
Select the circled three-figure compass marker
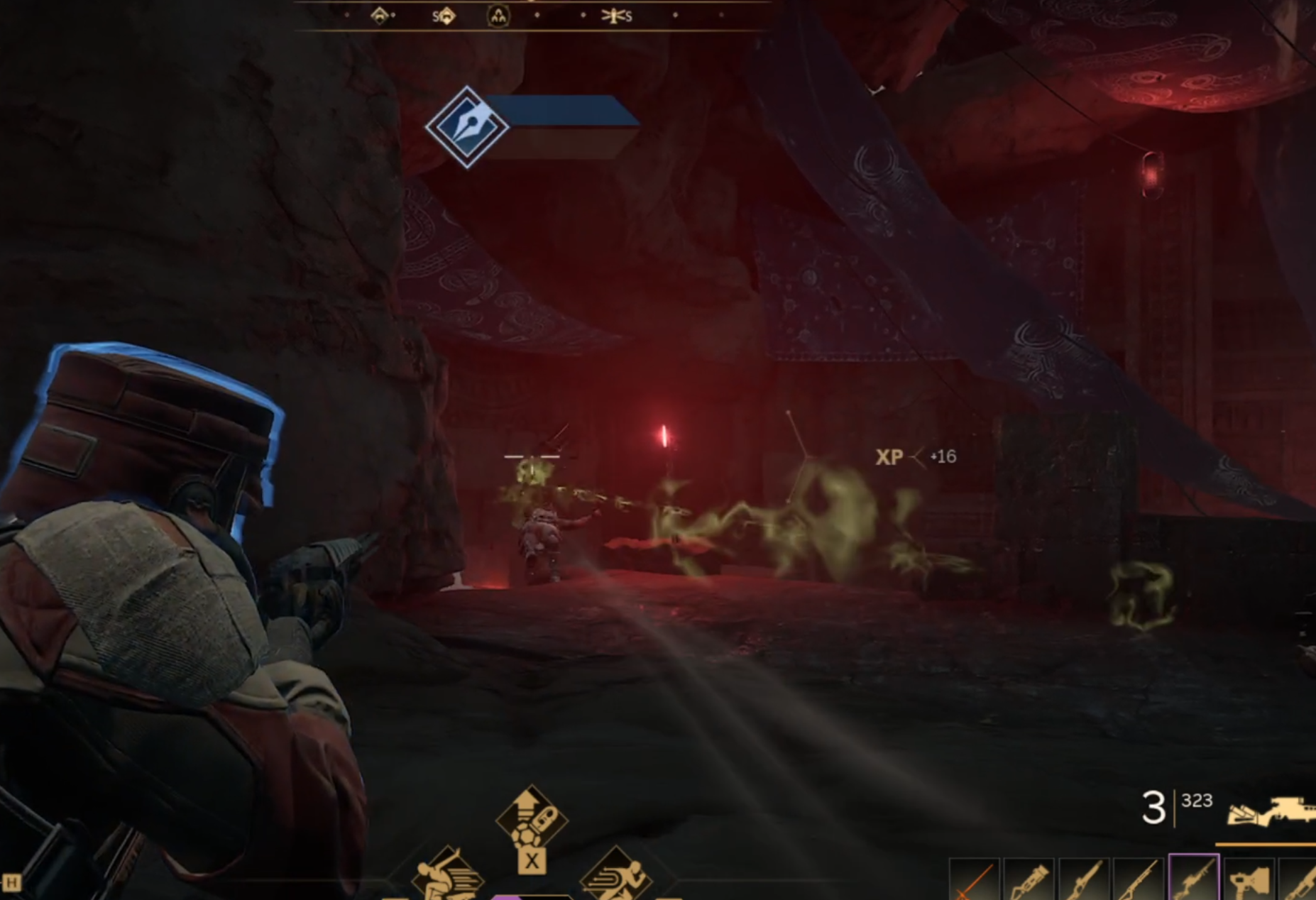point(498,16)
